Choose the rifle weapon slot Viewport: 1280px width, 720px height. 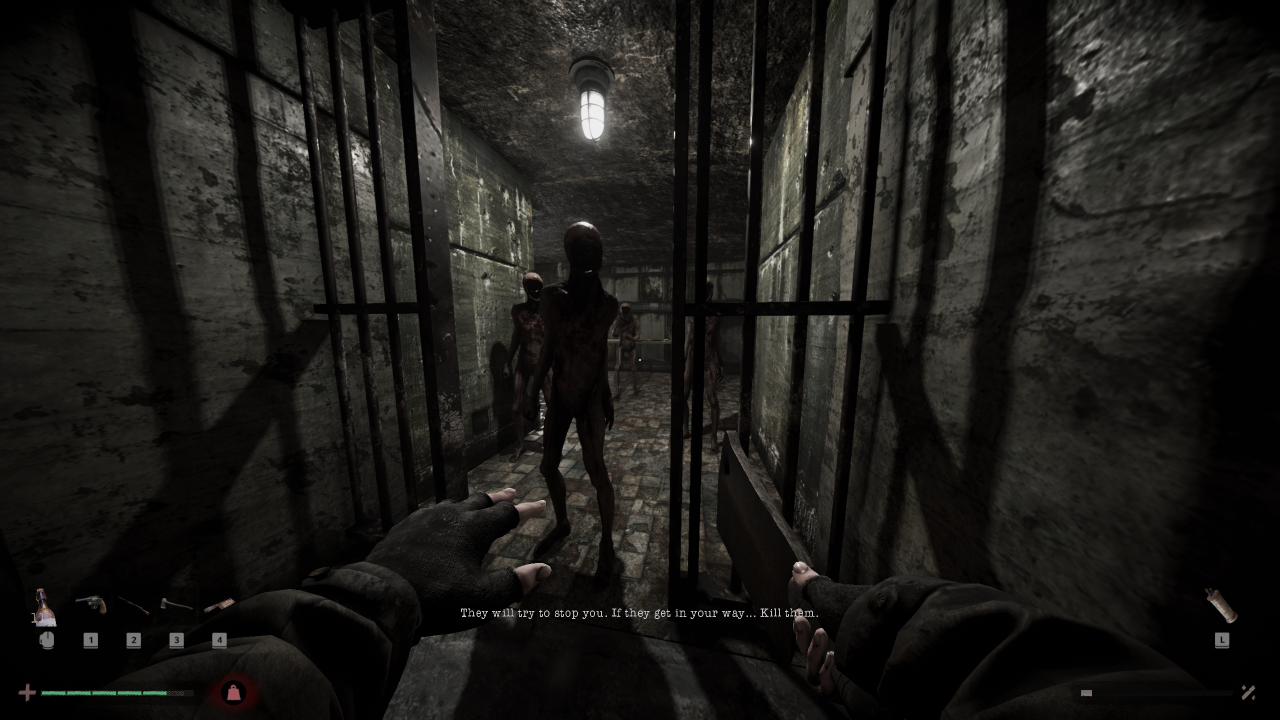coord(133,605)
